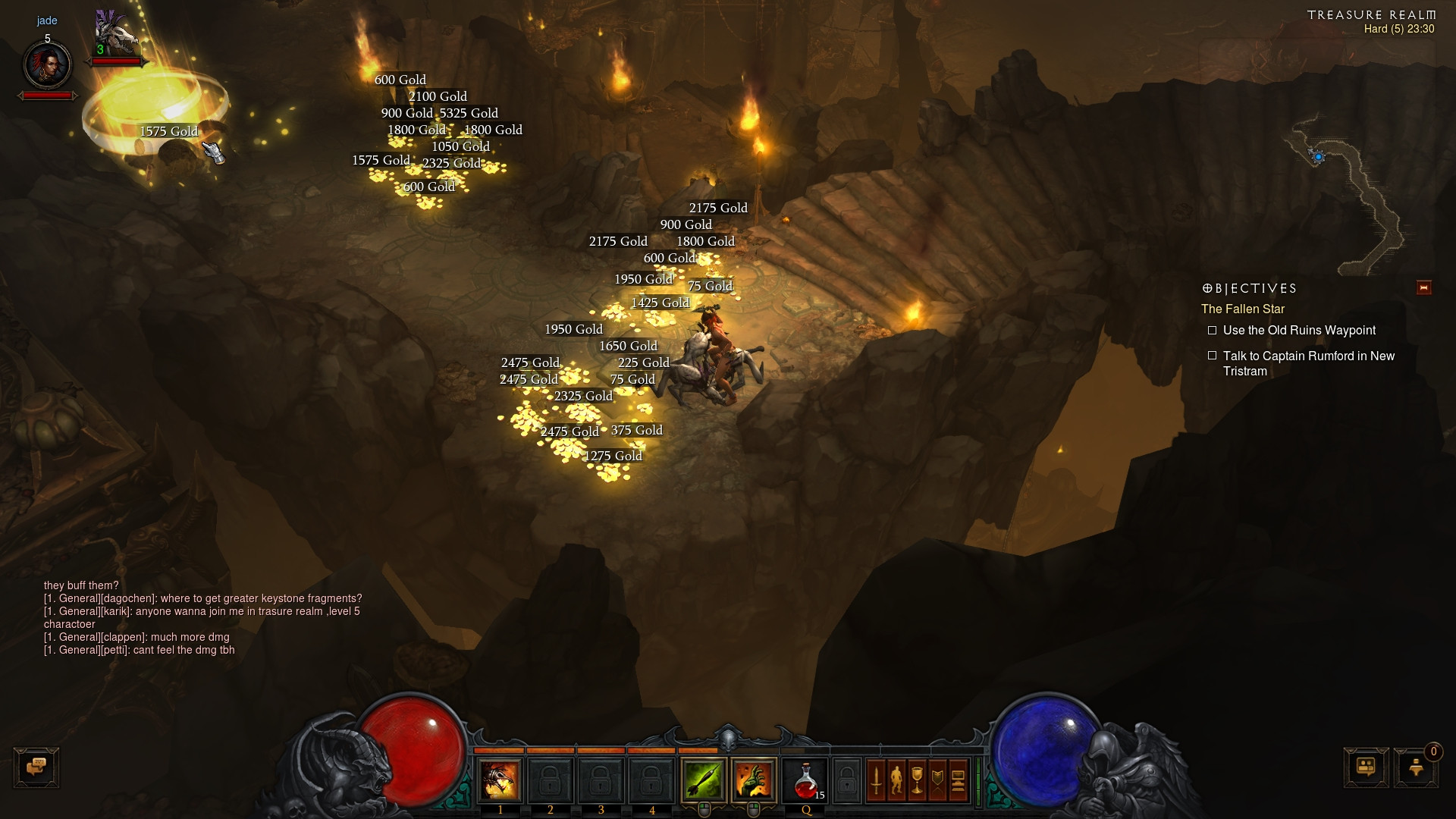
Task: Use the Poison Dart left-mouse skill
Action: [x=703, y=780]
